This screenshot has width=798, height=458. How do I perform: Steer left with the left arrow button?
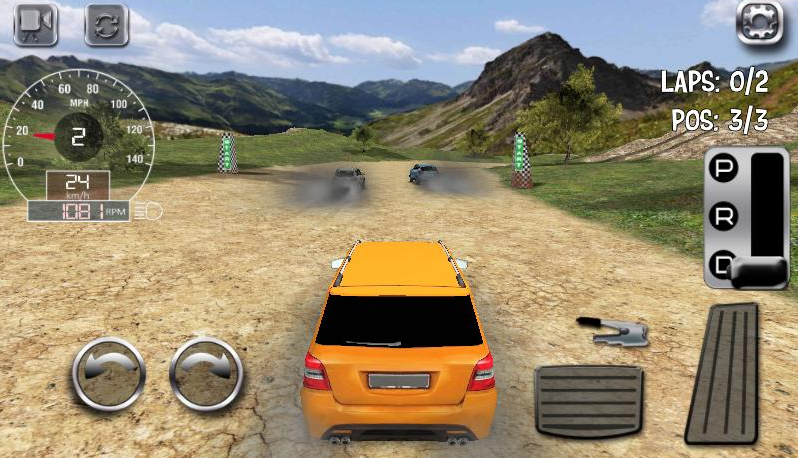[x=109, y=374]
